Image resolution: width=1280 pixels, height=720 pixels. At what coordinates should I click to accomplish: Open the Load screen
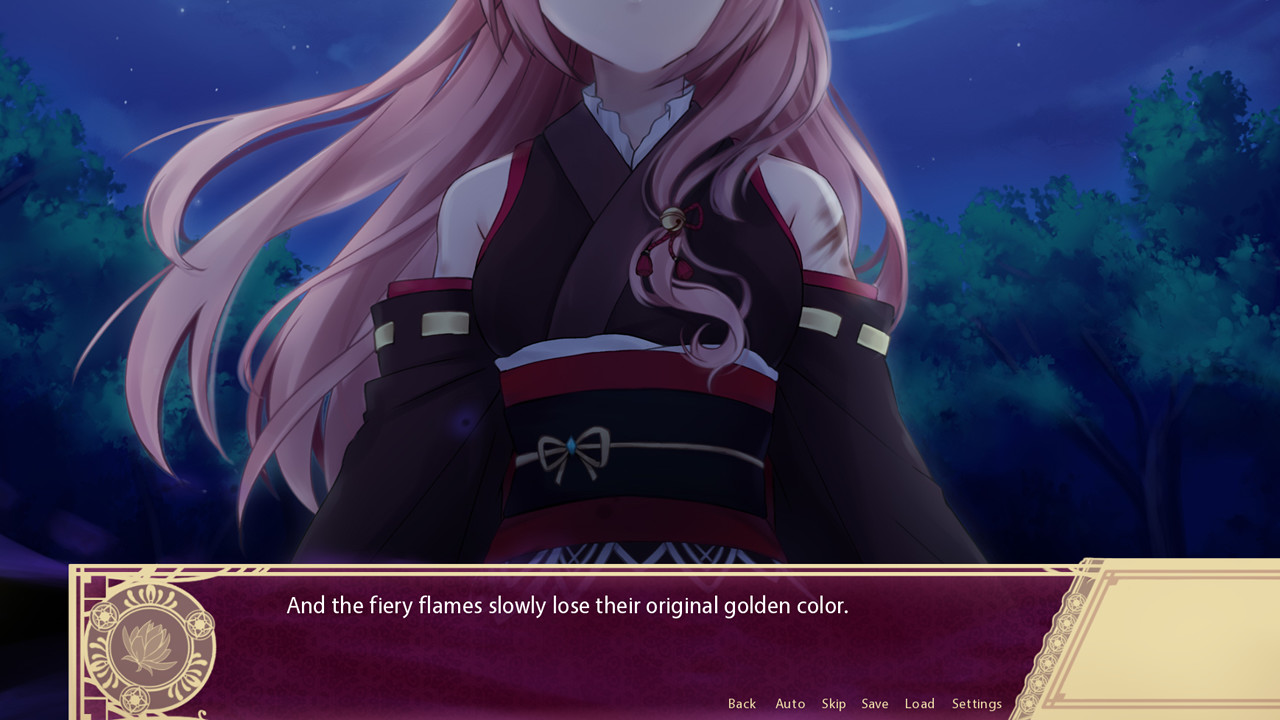click(x=919, y=703)
